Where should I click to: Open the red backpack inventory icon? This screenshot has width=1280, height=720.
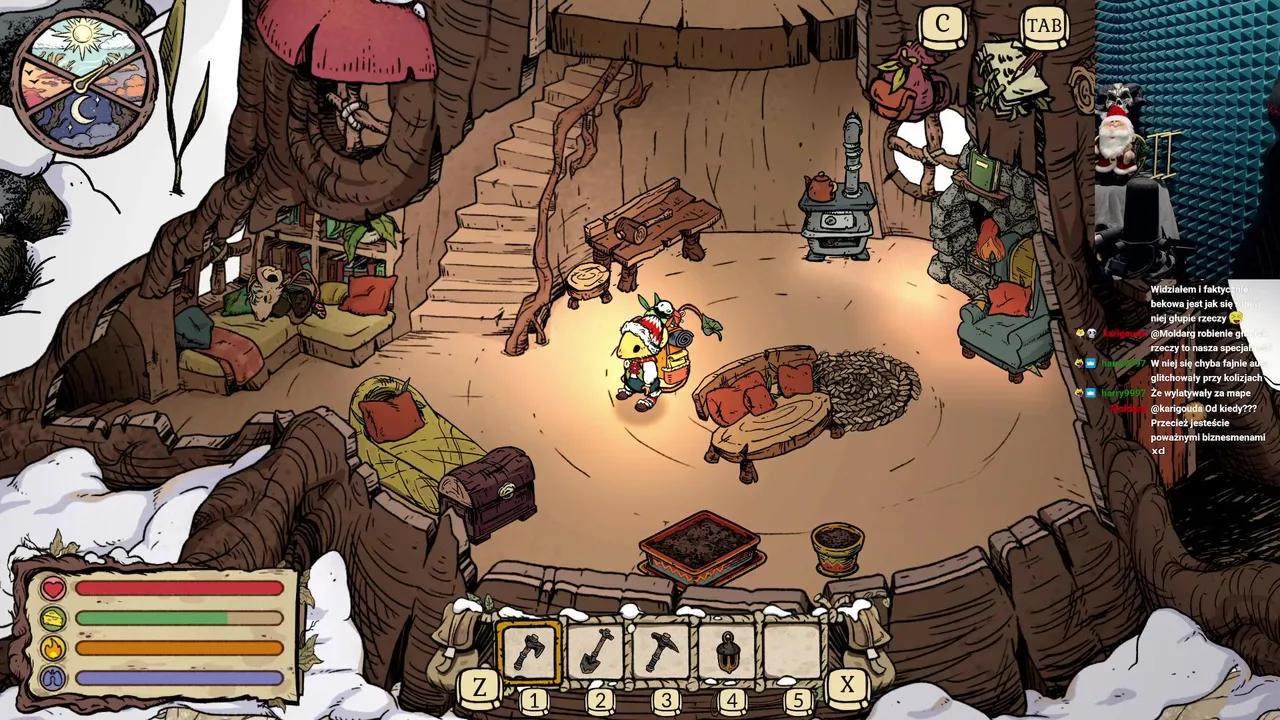click(x=907, y=84)
